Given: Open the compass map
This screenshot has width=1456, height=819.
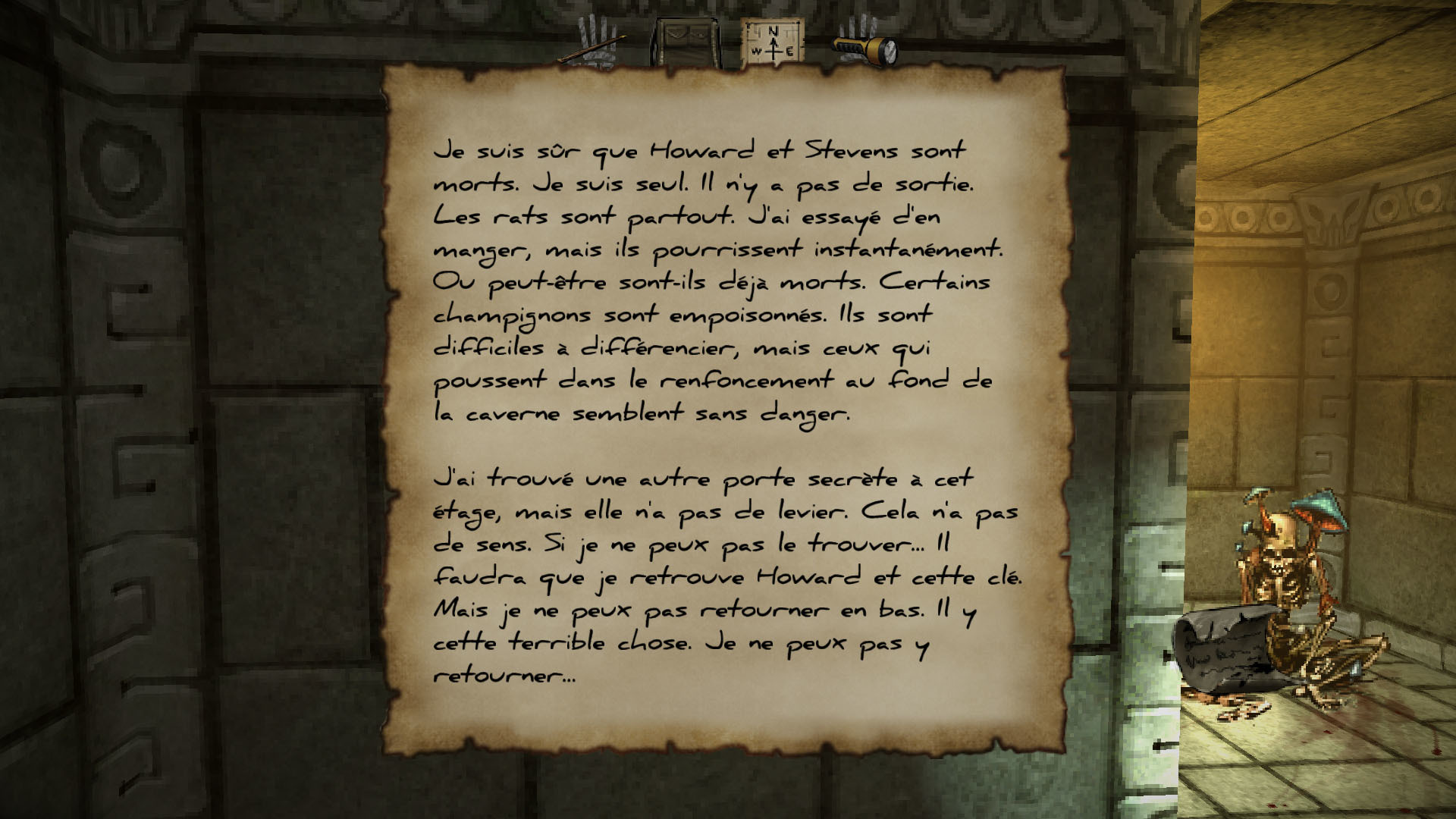Looking at the screenshot, I should pyautogui.click(x=771, y=43).
